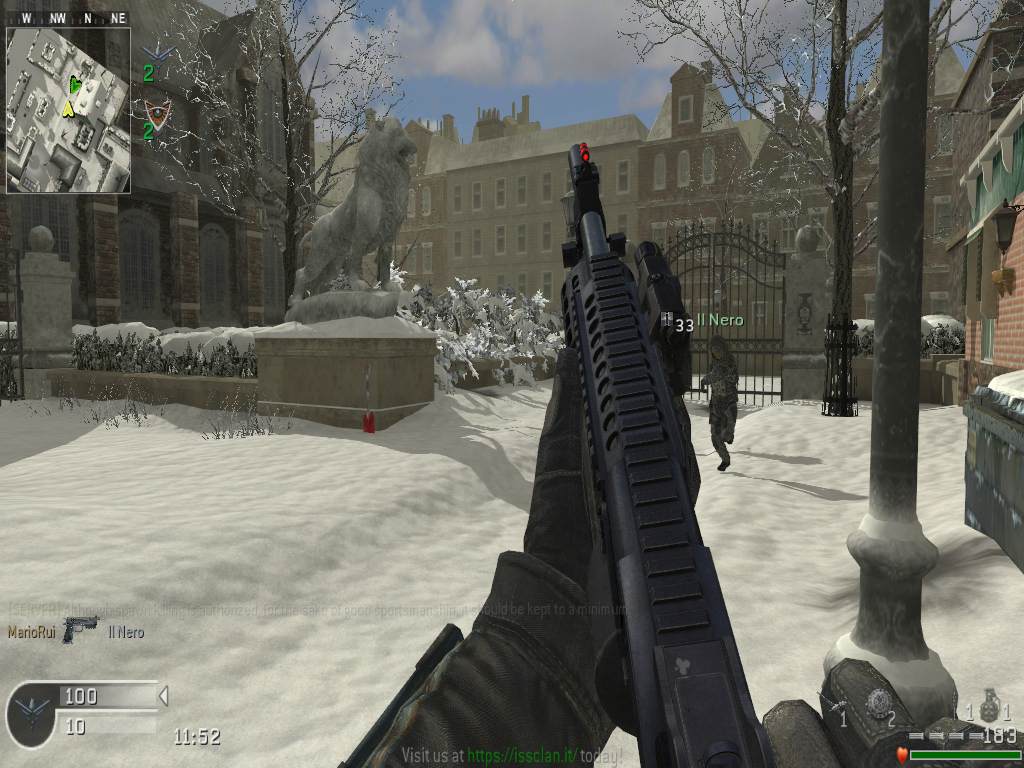Select the round explosive icon marked 2
This screenshot has height=768, width=1024.
point(878,703)
